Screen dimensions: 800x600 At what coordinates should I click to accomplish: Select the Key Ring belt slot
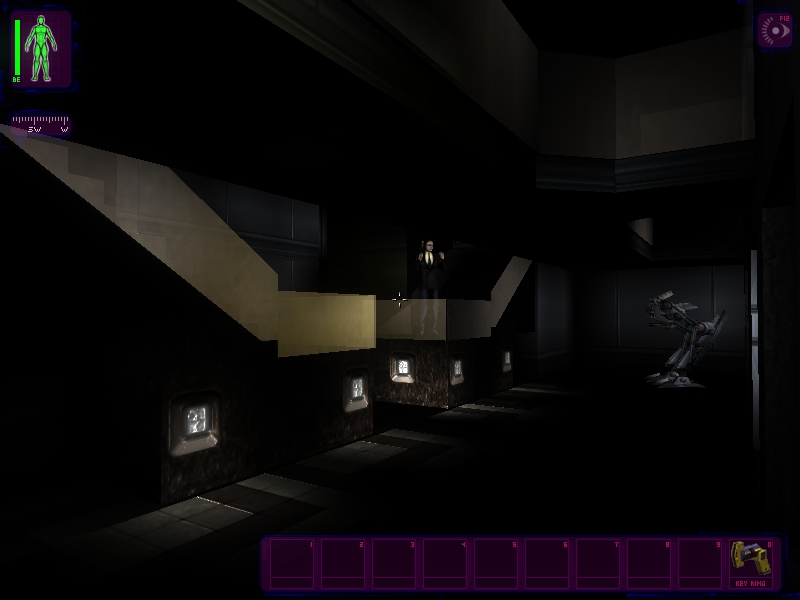click(x=750, y=563)
